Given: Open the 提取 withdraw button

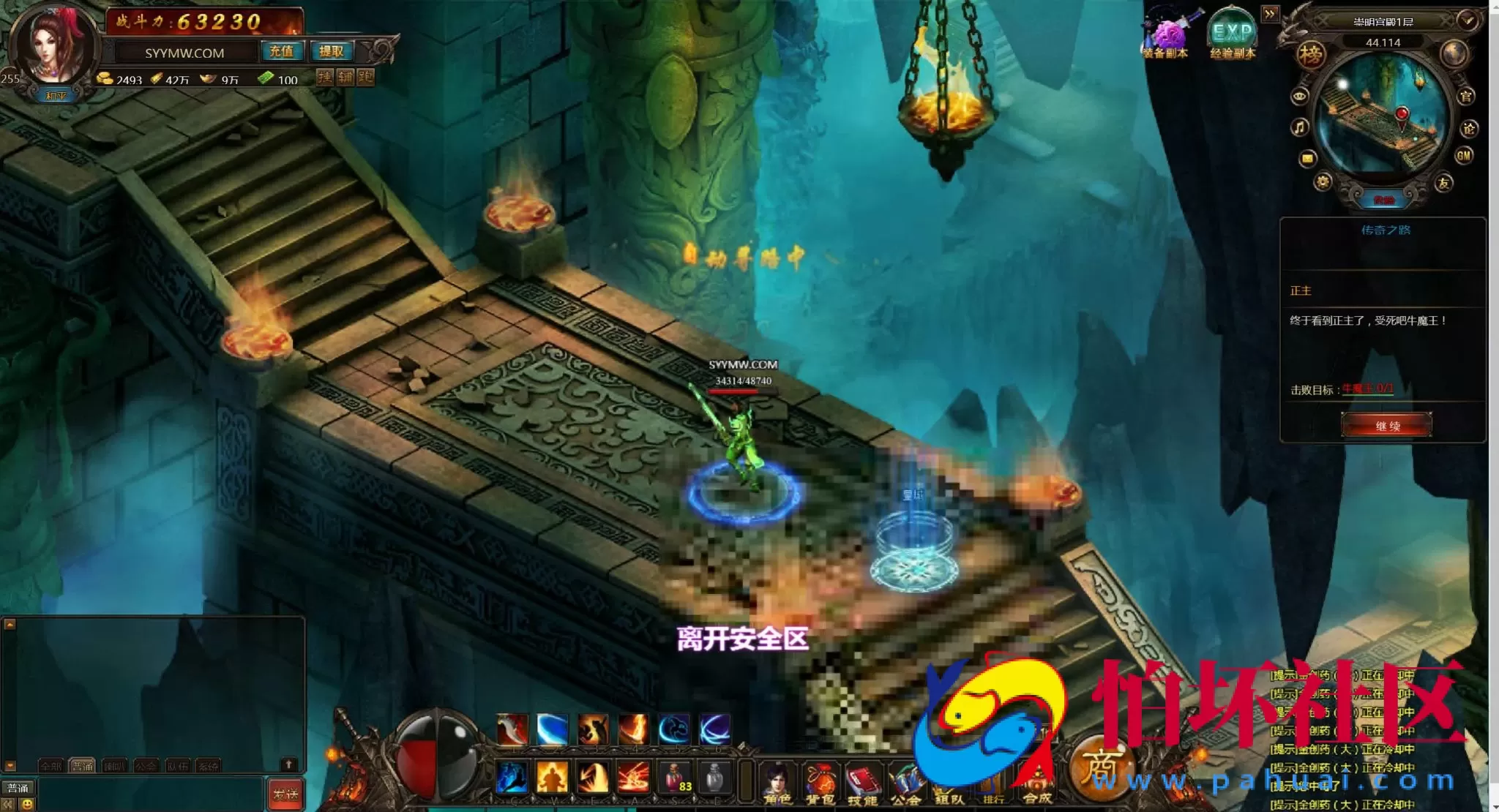Looking at the screenshot, I should tap(332, 51).
